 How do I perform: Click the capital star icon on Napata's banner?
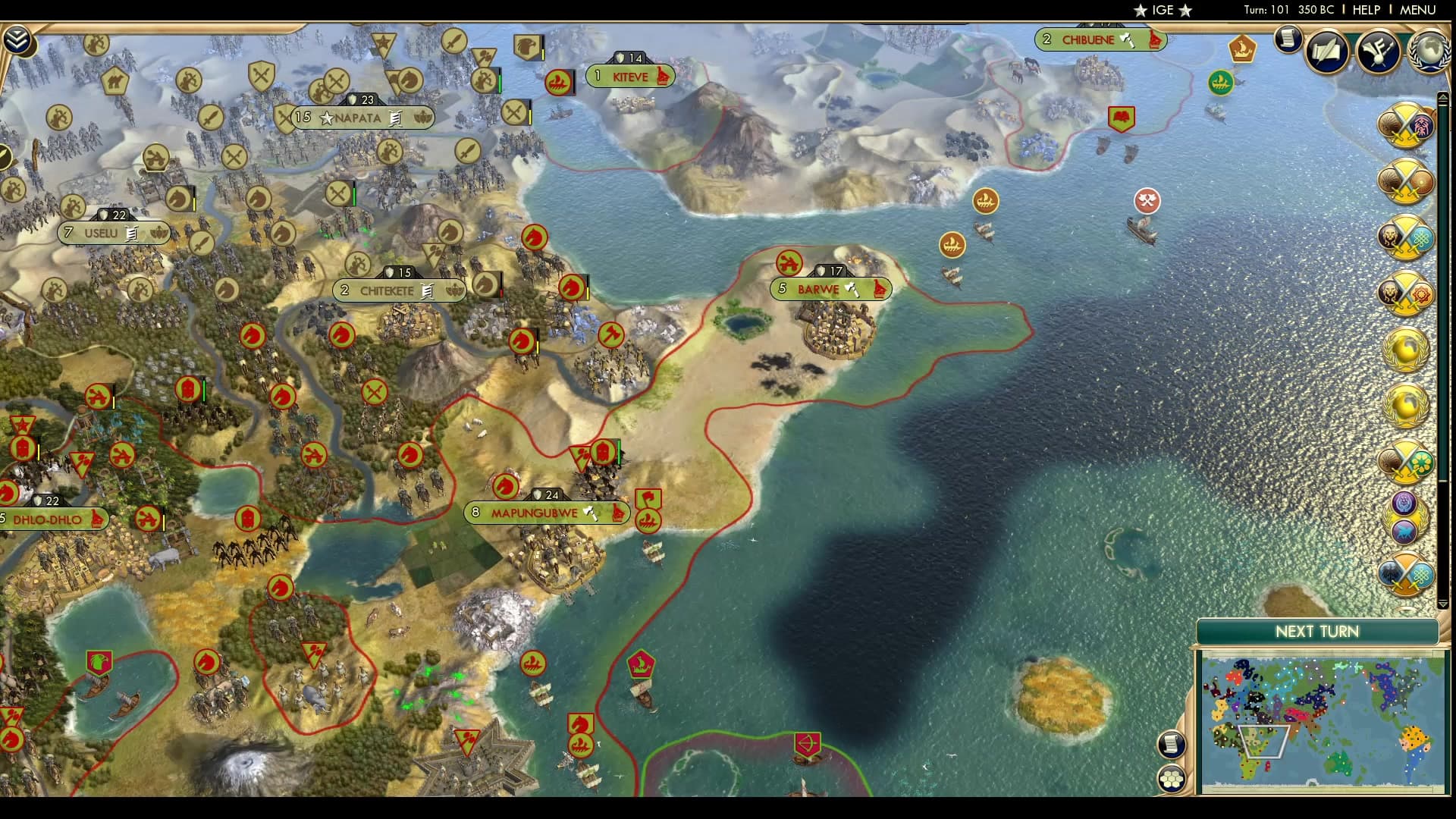(326, 118)
